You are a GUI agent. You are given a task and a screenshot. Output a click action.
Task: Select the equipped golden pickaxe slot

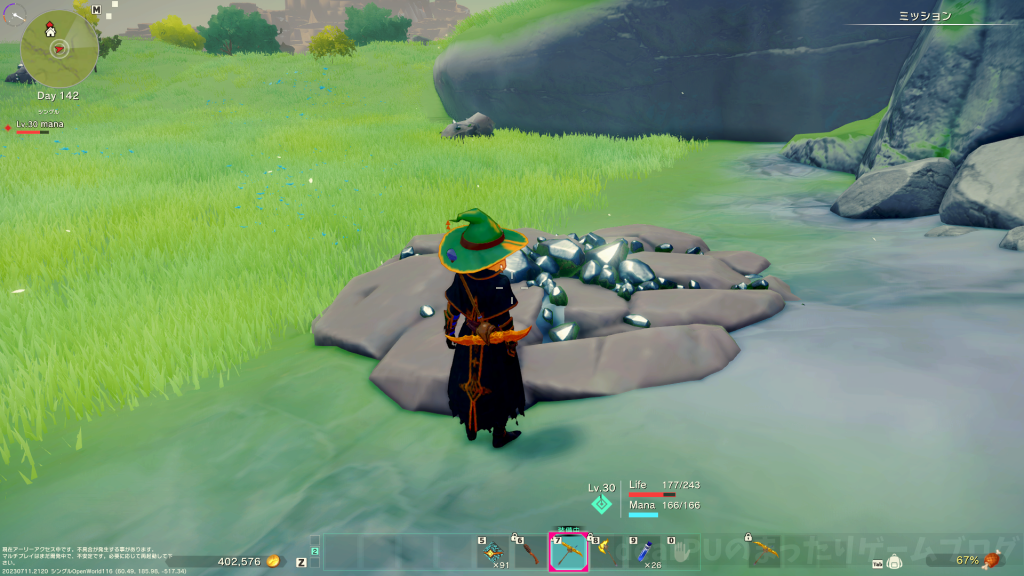569,551
